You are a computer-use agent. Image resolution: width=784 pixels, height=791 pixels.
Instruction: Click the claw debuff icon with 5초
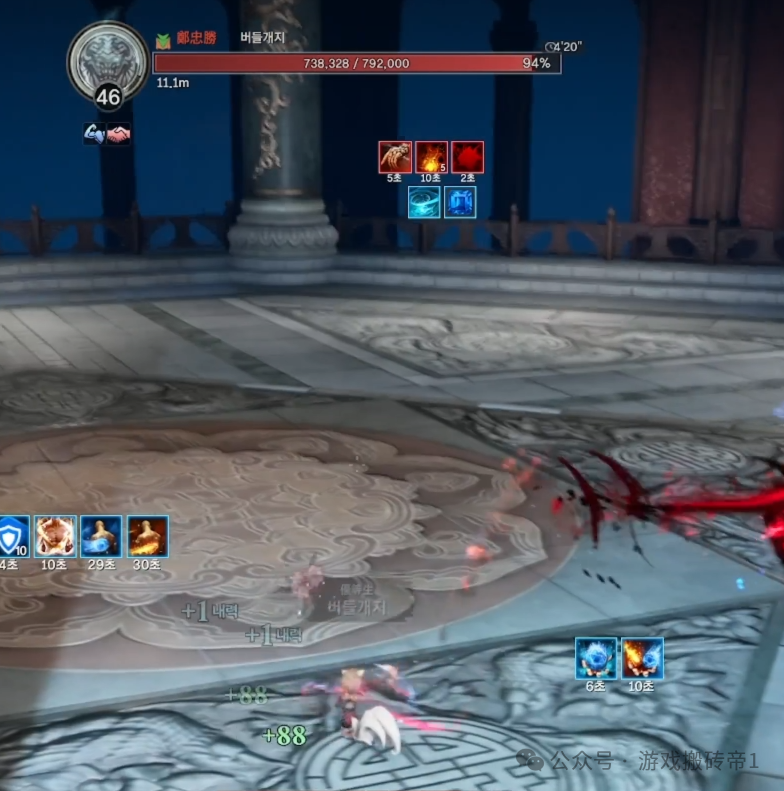[395, 157]
